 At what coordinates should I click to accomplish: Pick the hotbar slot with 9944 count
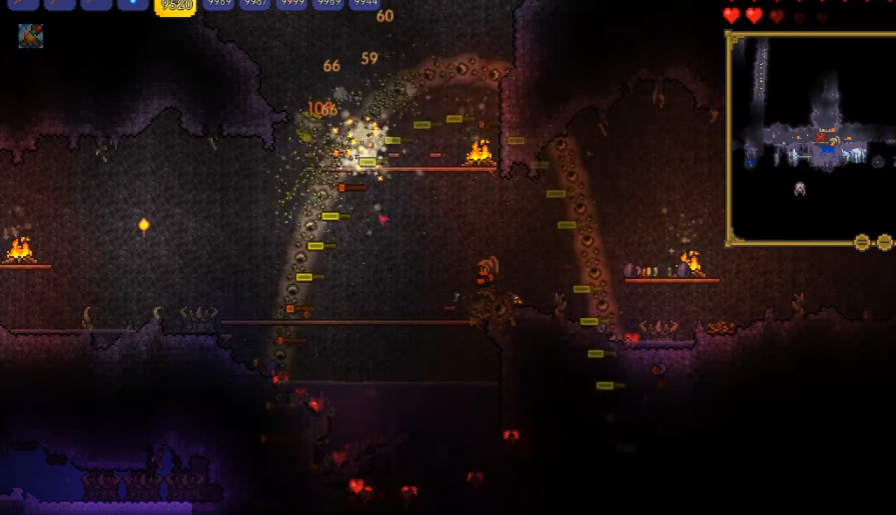364,4
